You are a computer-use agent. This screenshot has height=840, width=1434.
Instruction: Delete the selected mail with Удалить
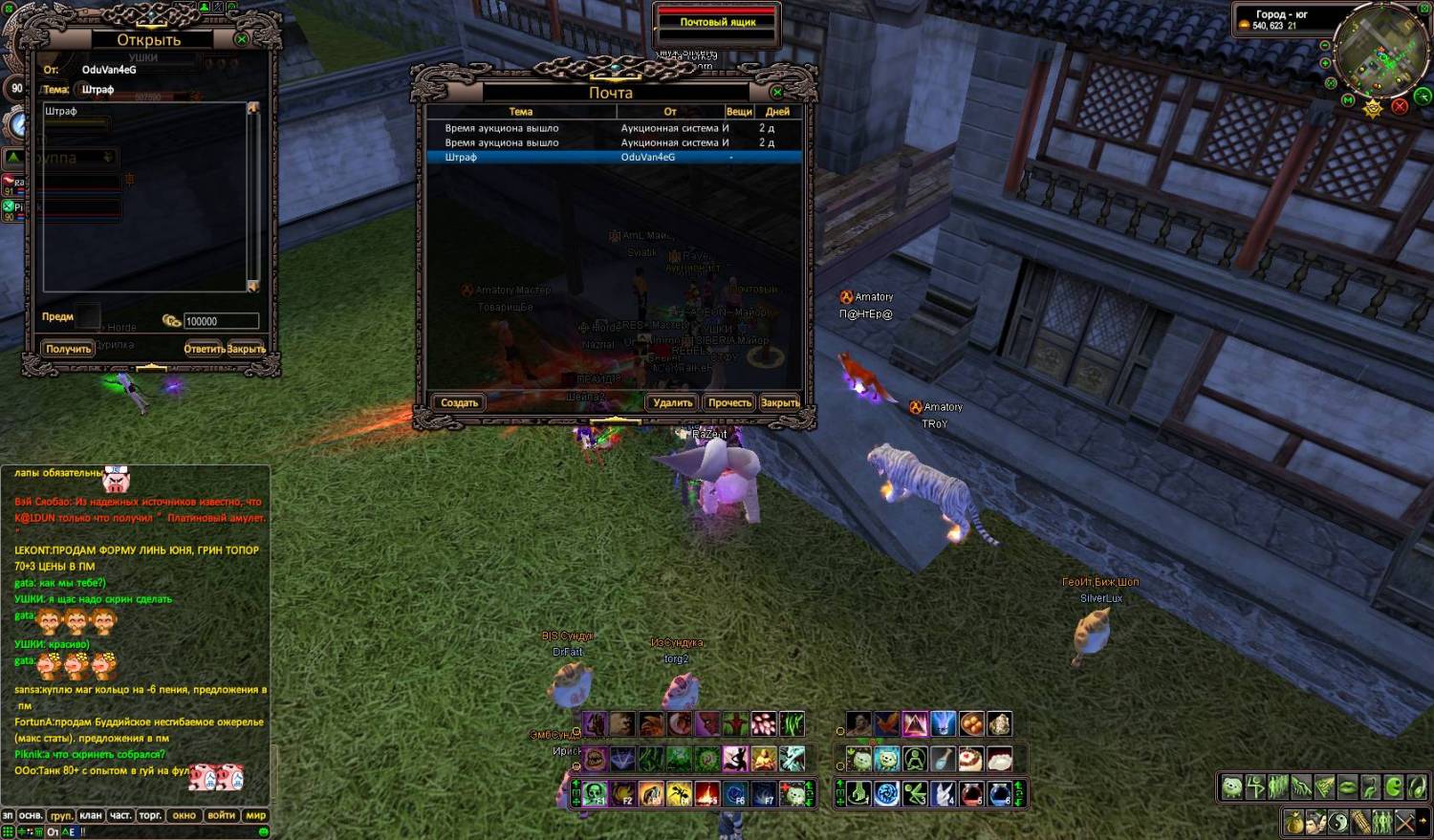tap(672, 402)
